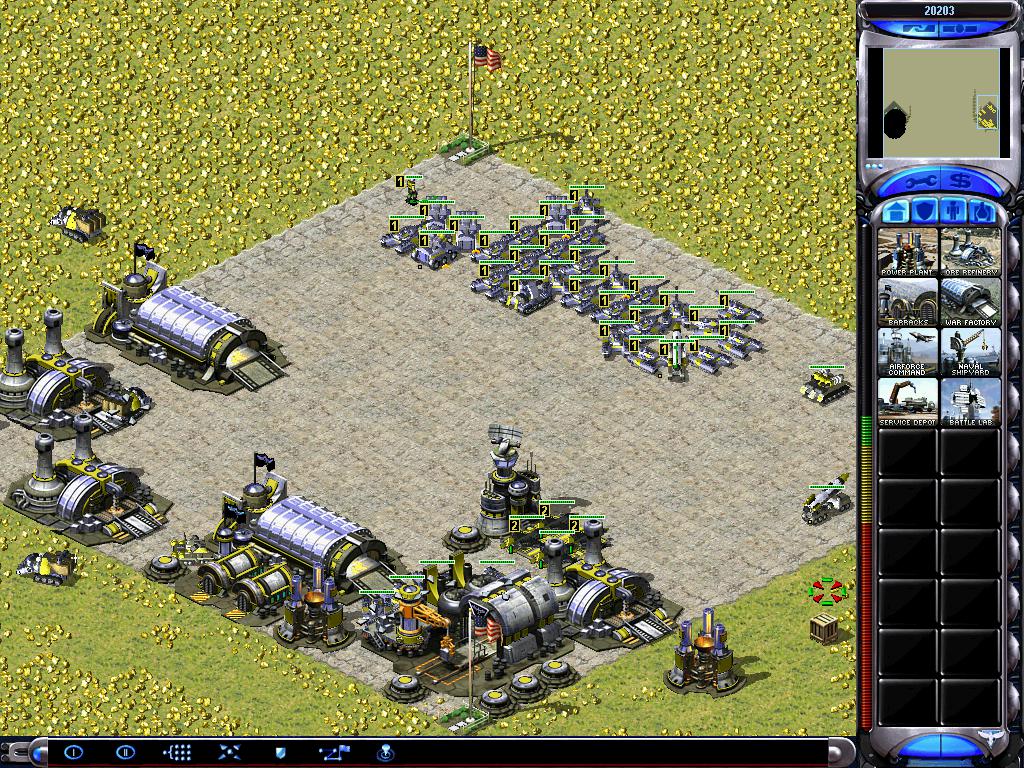Select the Naval Shipyard build option
Image resolution: width=1024 pixels, height=768 pixels.
click(x=971, y=351)
